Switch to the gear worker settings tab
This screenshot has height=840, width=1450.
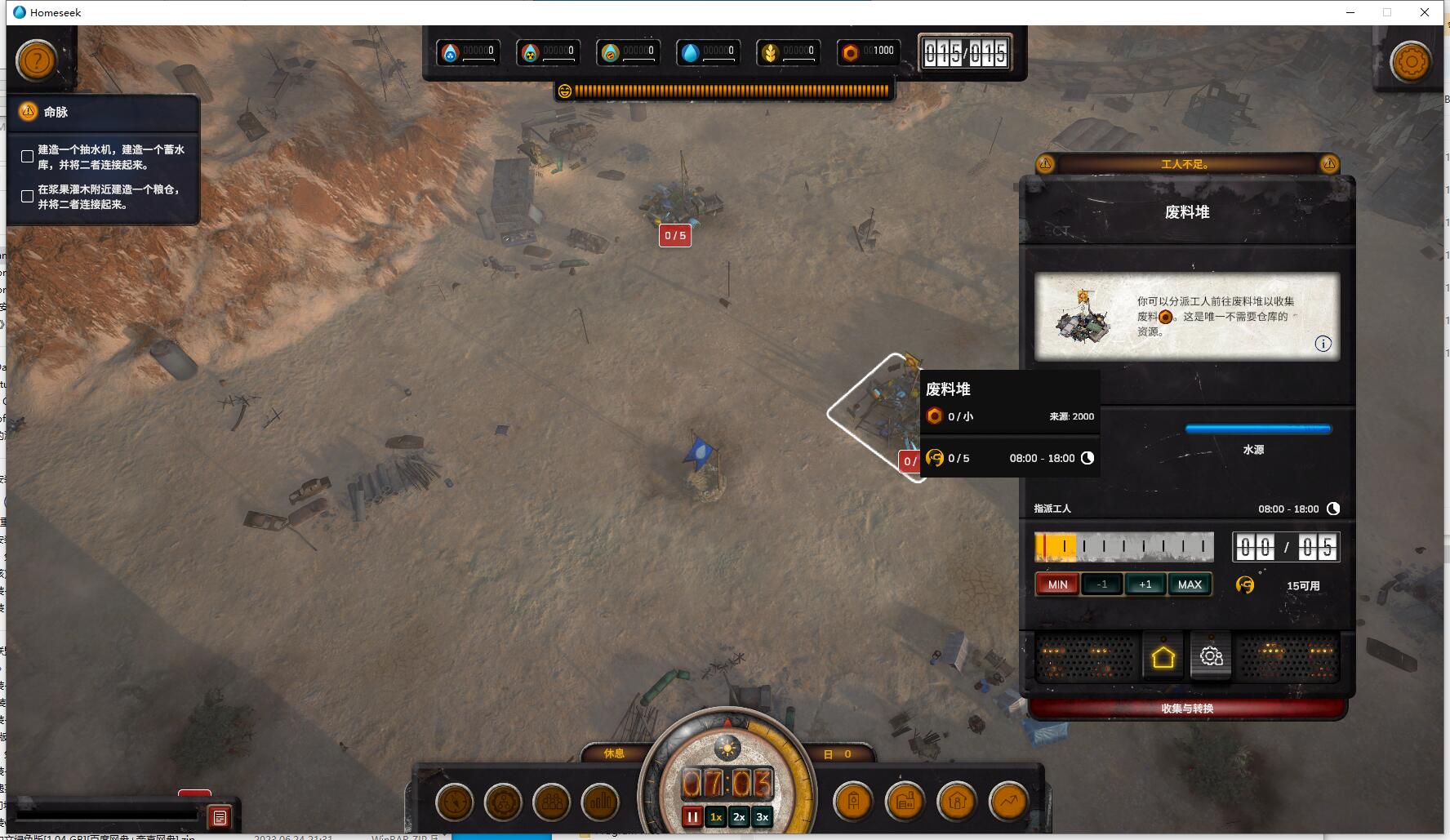click(x=1211, y=656)
